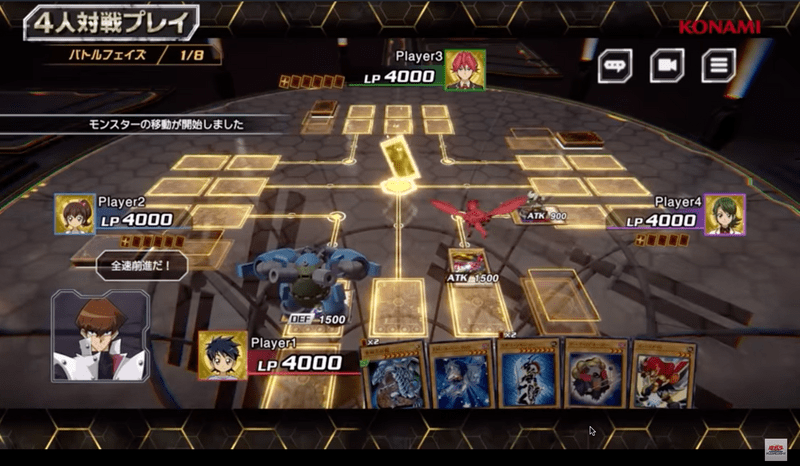This screenshot has width=800, height=466.
Task: Select the round bomb creature card in hand
Action: [597, 373]
